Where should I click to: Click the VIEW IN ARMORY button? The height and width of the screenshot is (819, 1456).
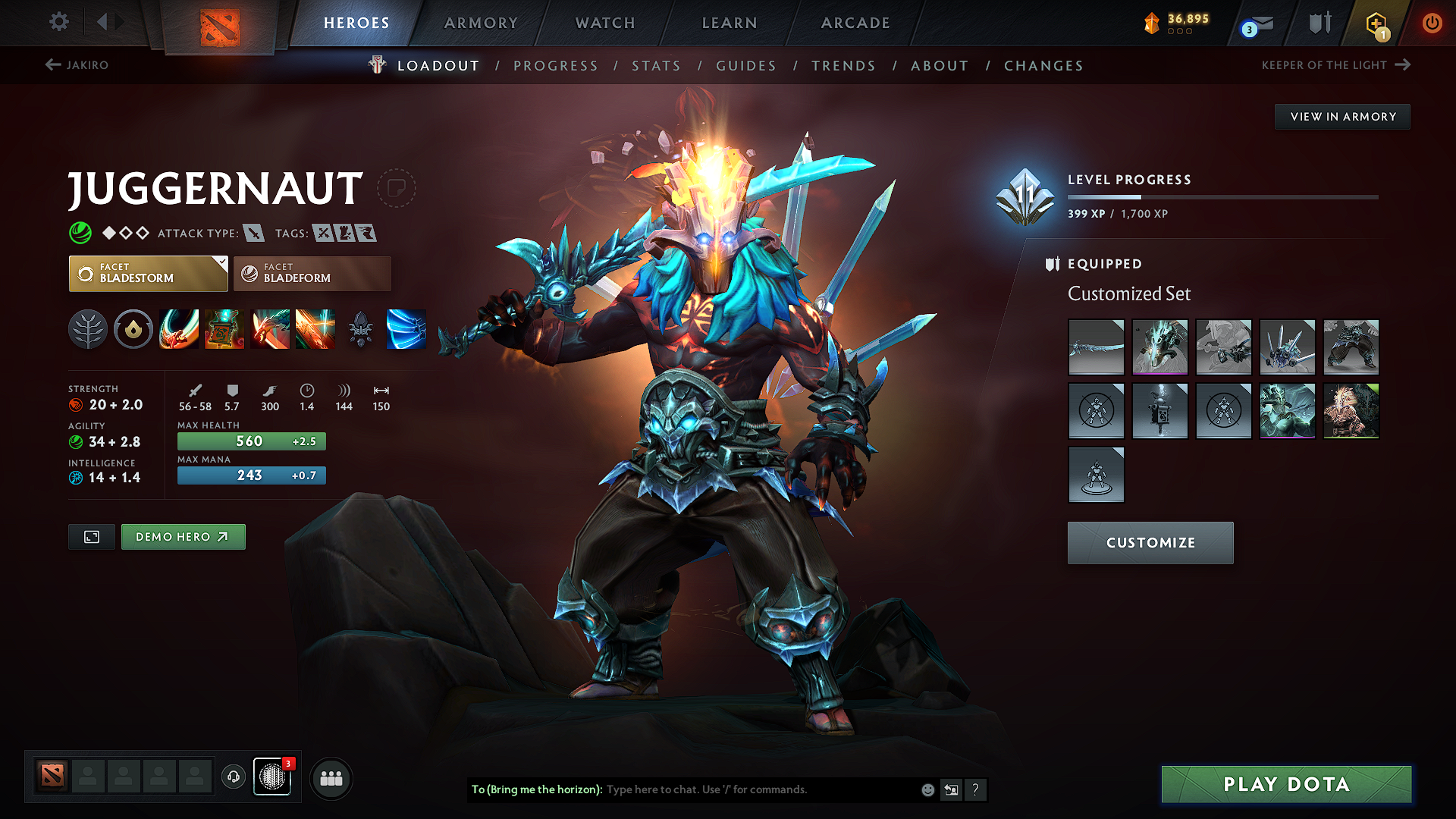(x=1341, y=116)
